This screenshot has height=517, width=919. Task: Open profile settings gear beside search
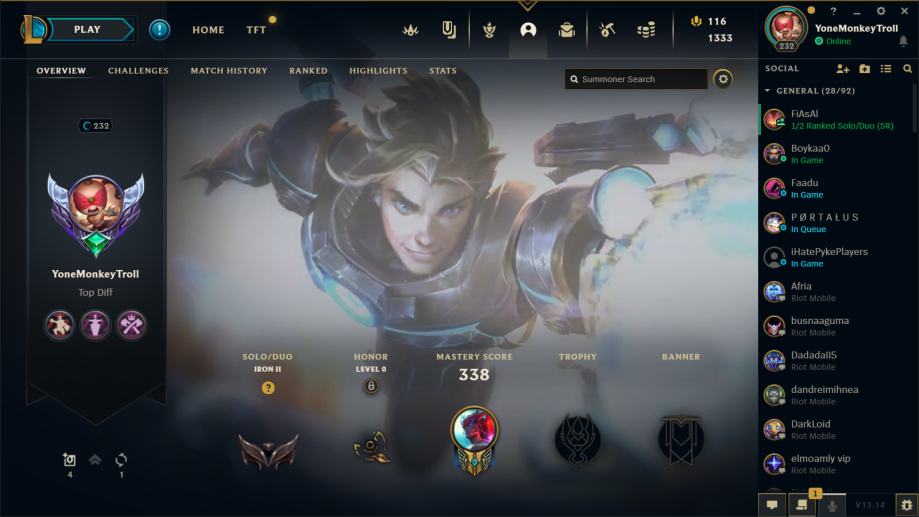pyautogui.click(x=723, y=79)
